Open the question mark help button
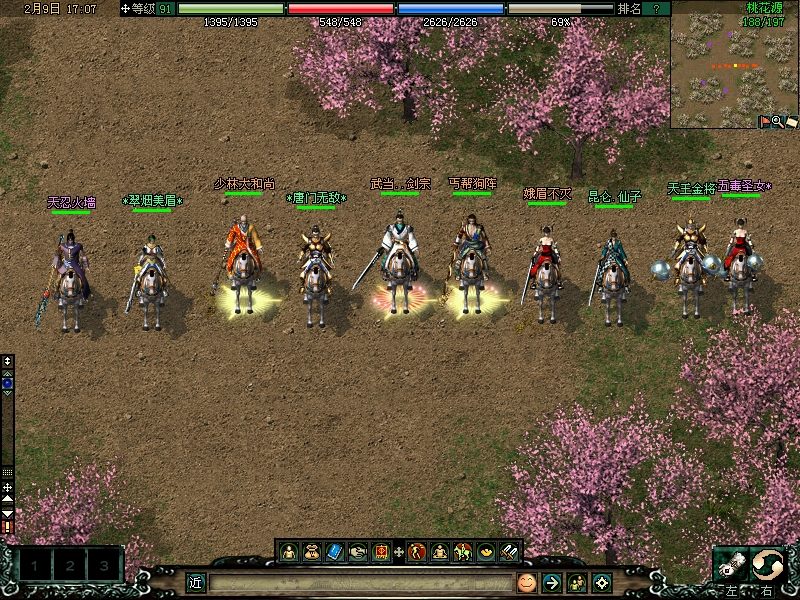This screenshot has height=600, width=800. click(x=656, y=8)
